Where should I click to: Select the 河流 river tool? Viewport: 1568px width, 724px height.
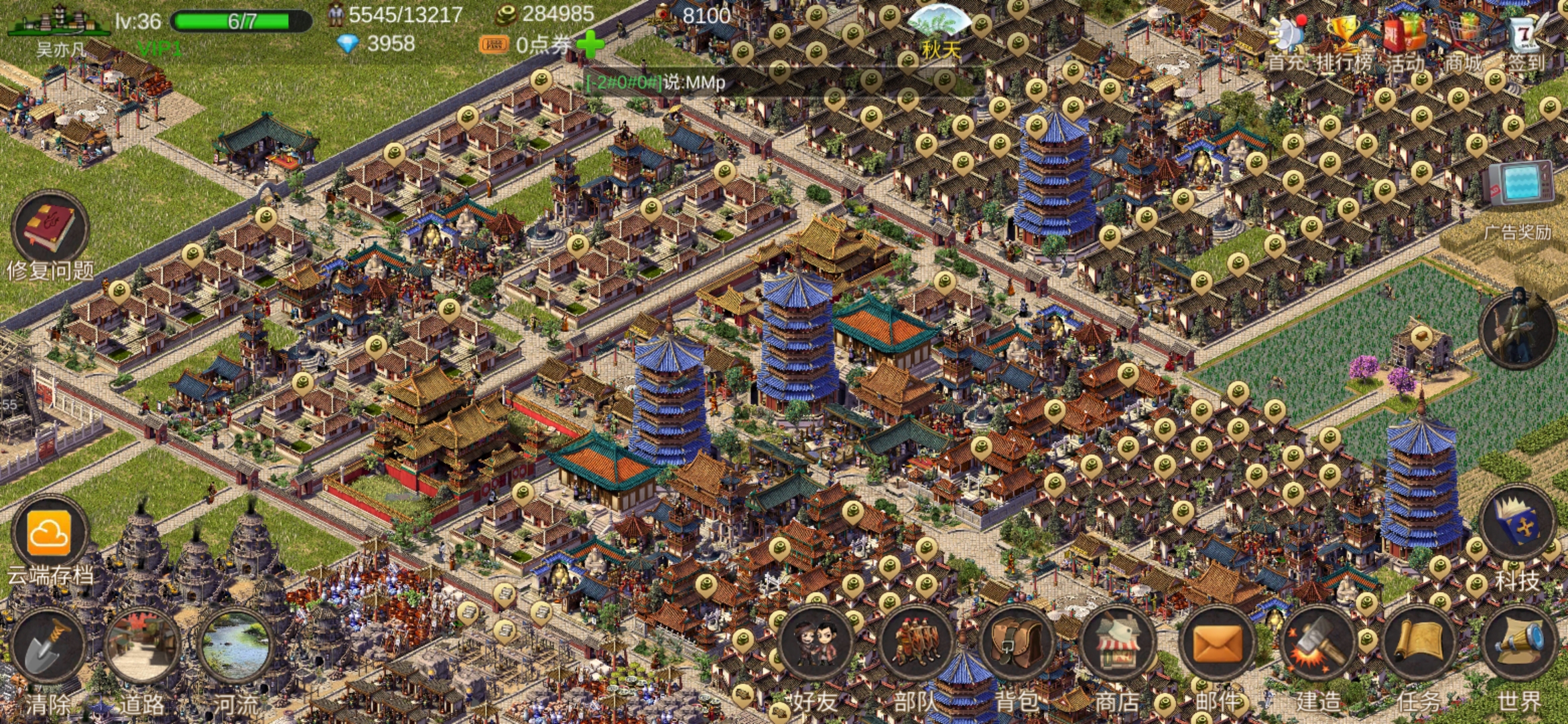coord(236,647)
